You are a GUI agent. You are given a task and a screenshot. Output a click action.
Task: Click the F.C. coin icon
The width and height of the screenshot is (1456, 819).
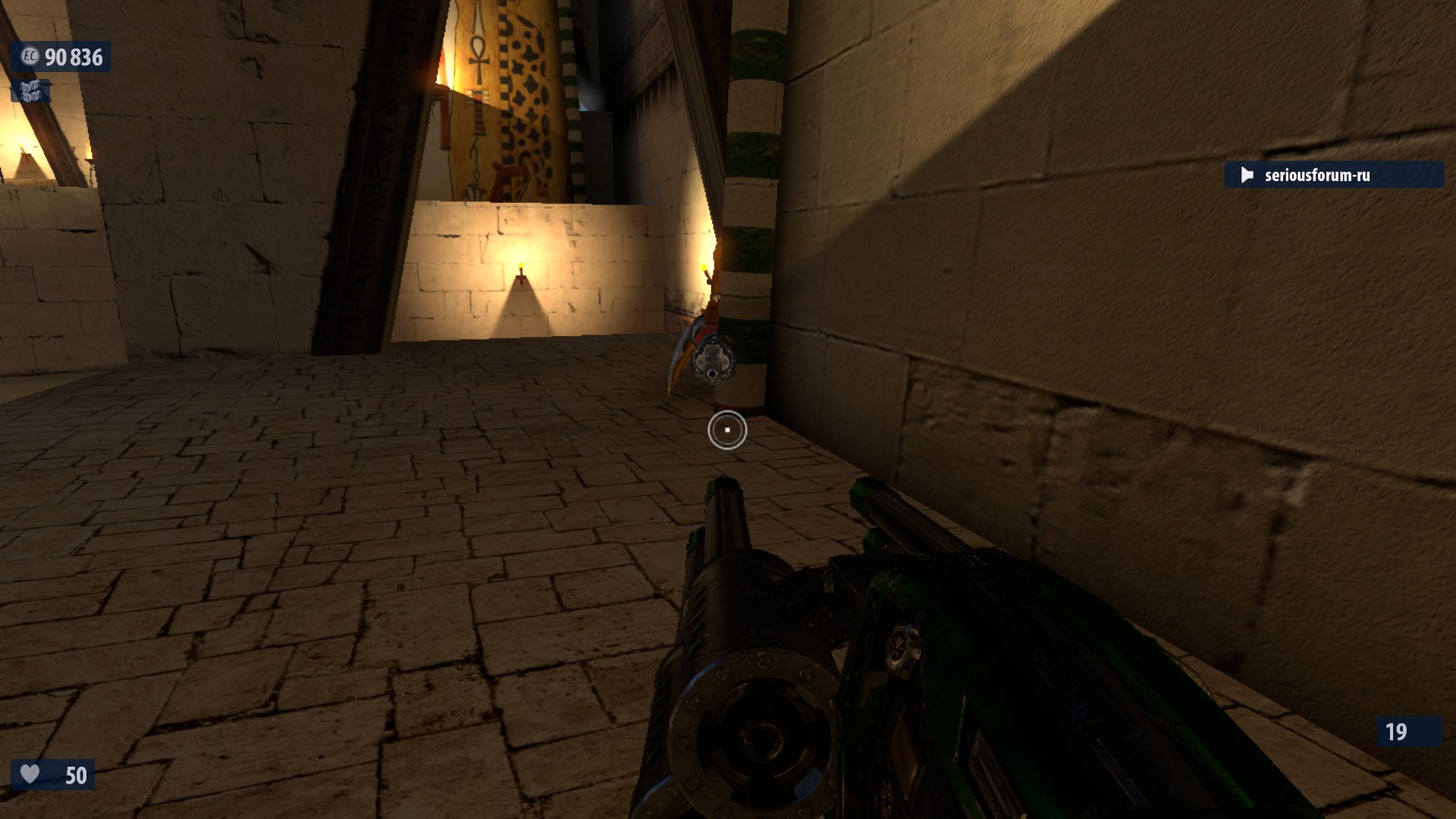coord(29,57)
